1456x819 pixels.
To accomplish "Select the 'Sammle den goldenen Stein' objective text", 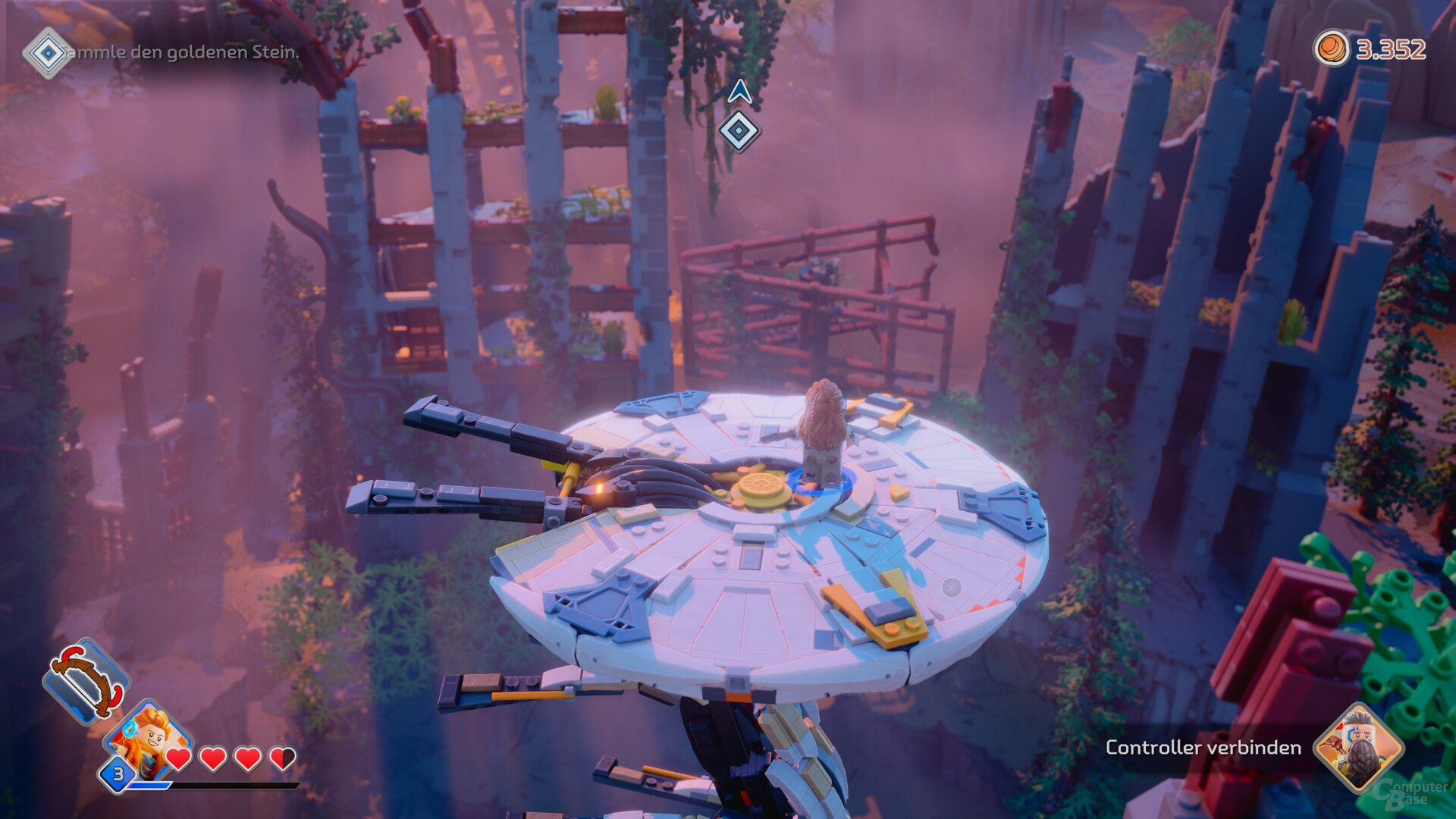I will (x=182, y=53).
